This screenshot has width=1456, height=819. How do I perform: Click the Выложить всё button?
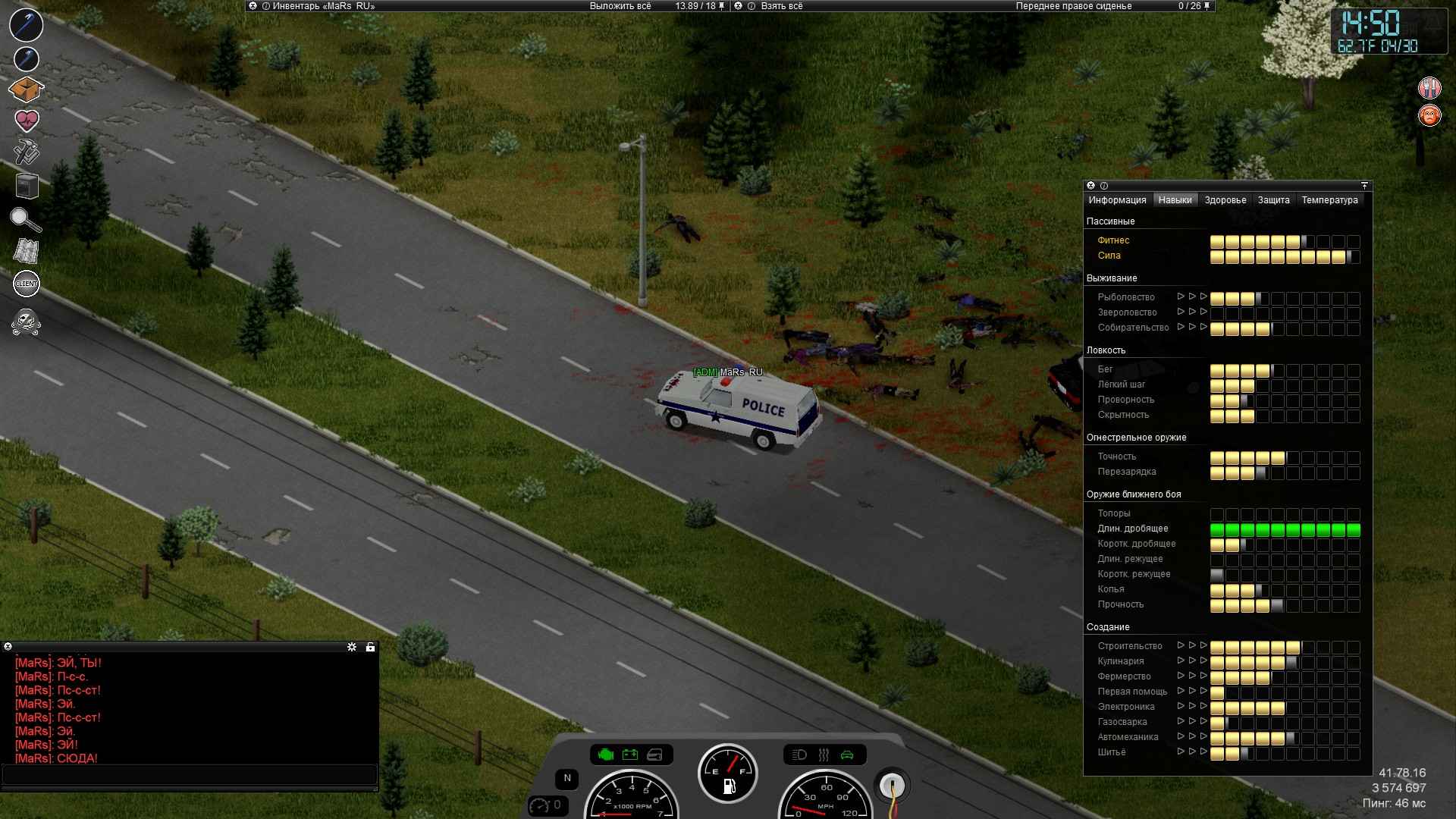[x=620, y=6]
